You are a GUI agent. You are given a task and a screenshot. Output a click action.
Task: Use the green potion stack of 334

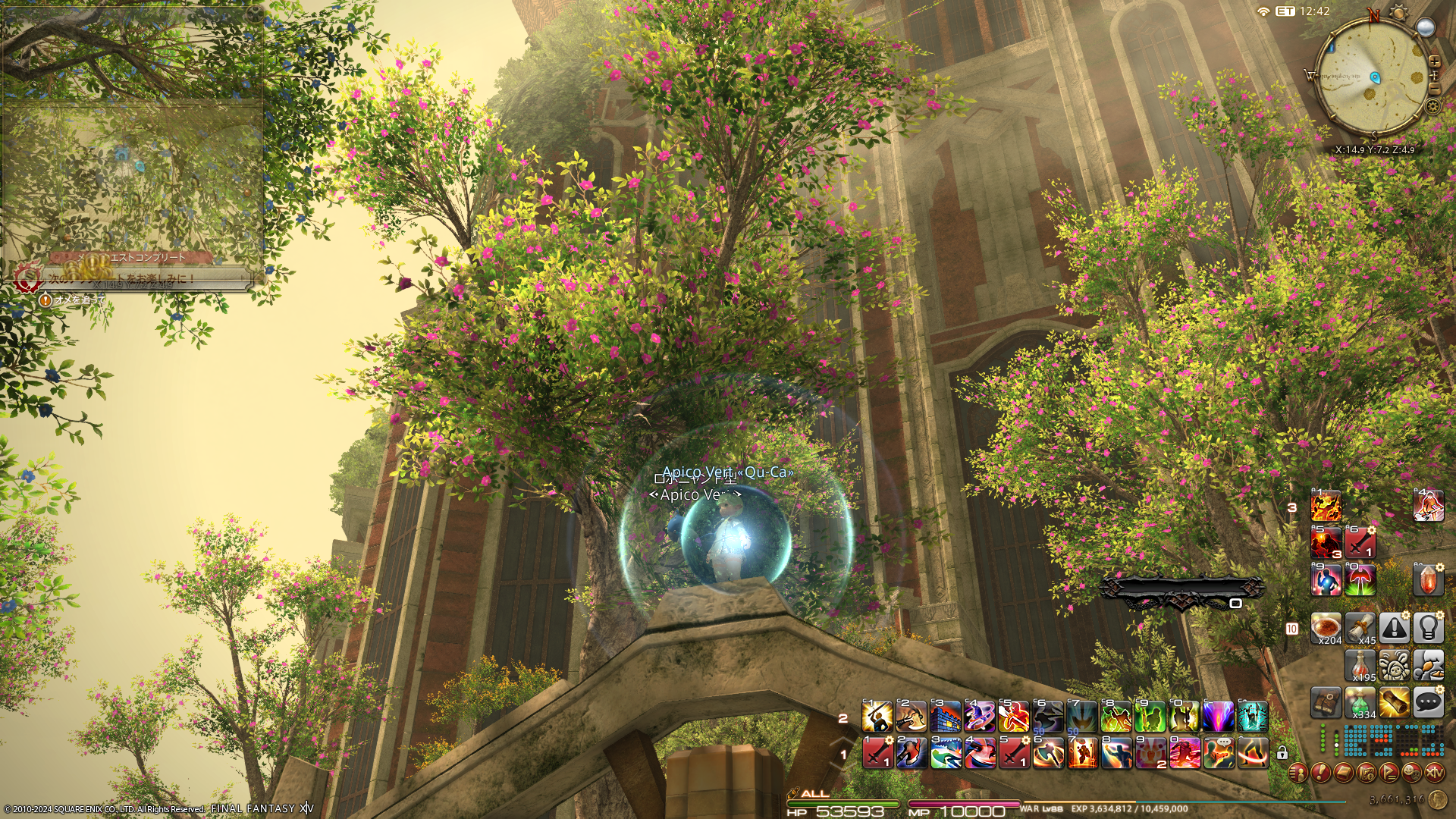[1360, 703]
